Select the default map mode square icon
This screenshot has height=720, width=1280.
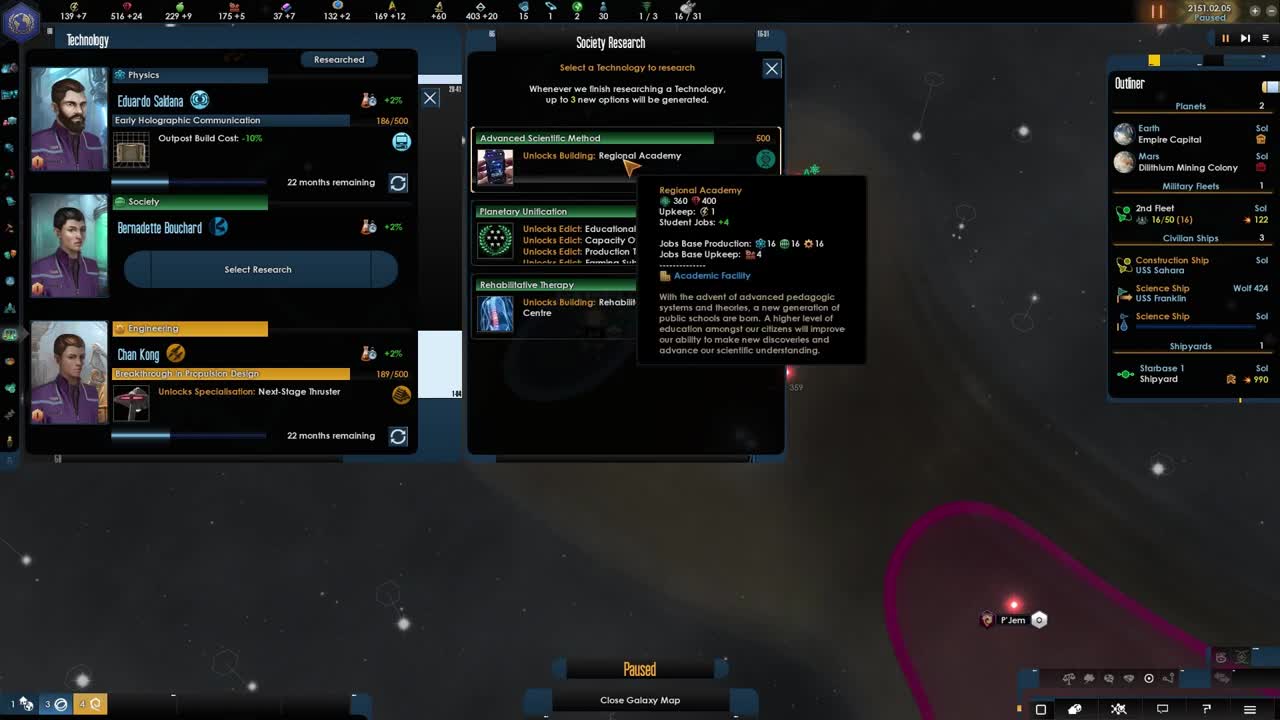click(1041, 708)
